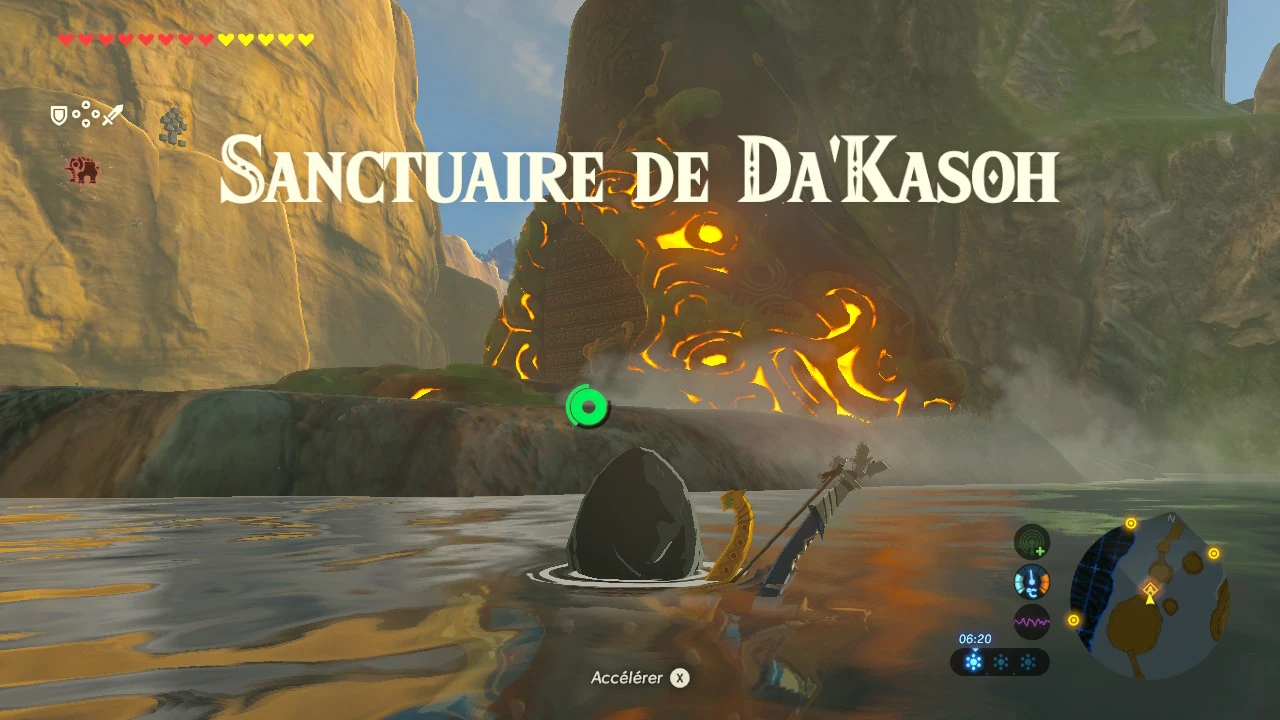Click the D-pad icon between shield and sword
This screenshot has height=720, width=1280.
click(86, 113)
